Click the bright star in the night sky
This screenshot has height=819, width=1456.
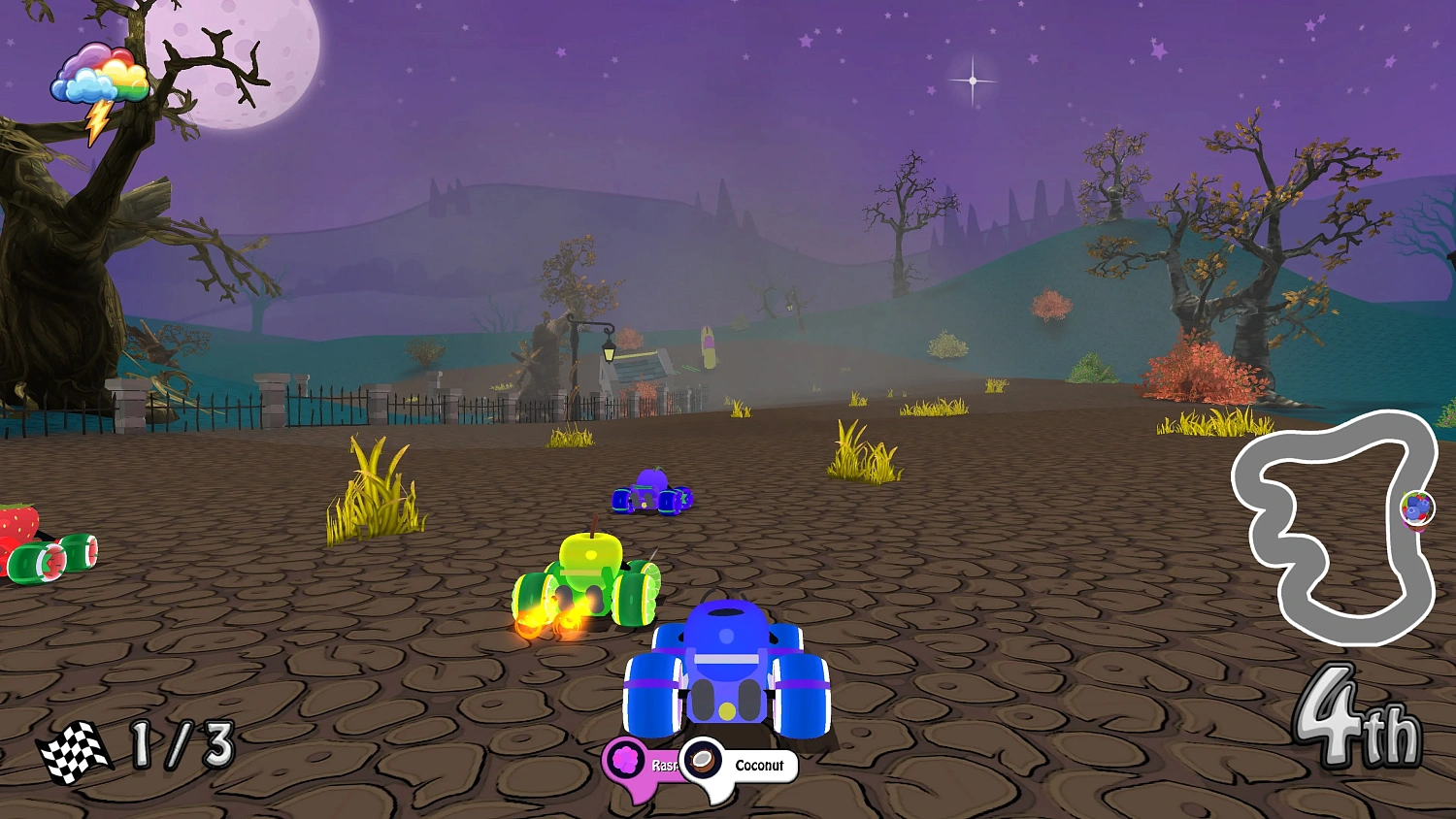[974, 78]
